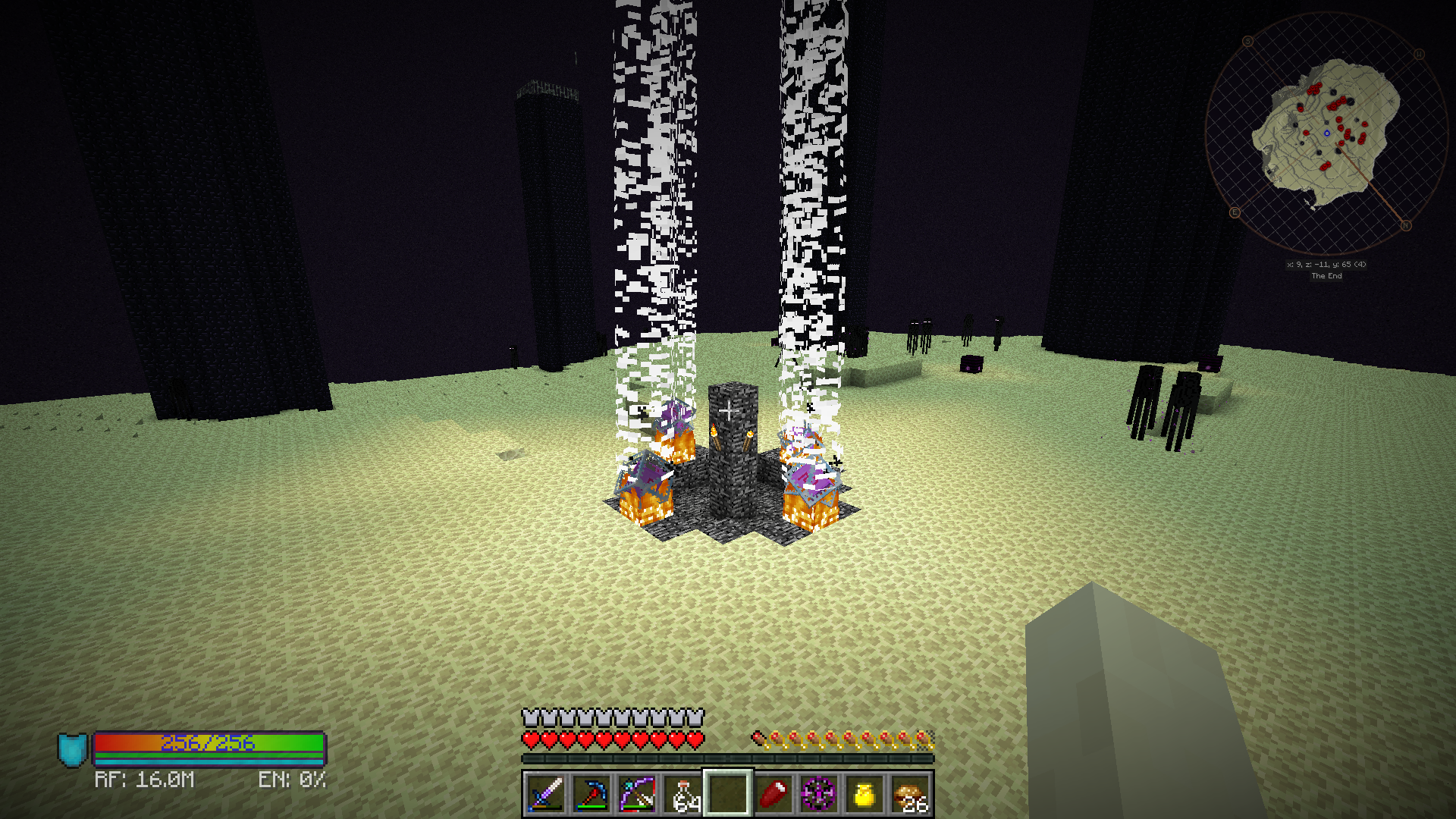
Task: Click the N compass marker on minimap
Action: [x=1406, y=225]
